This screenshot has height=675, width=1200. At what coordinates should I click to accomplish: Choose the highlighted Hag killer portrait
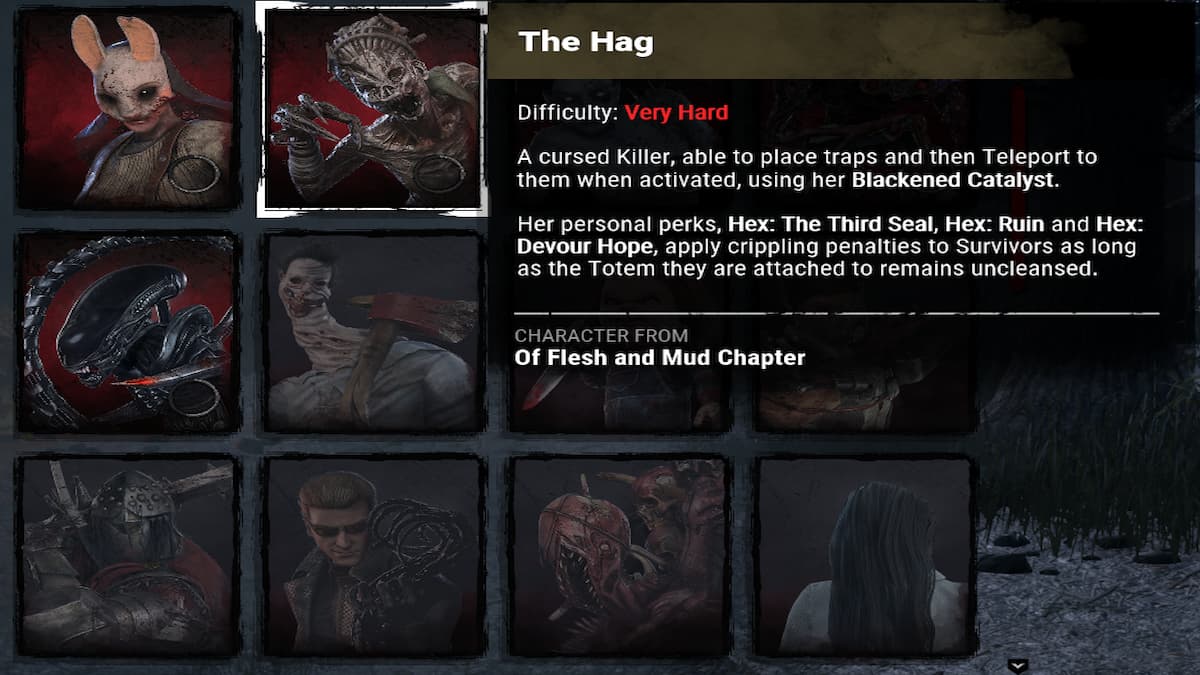(x=372, y=109)
